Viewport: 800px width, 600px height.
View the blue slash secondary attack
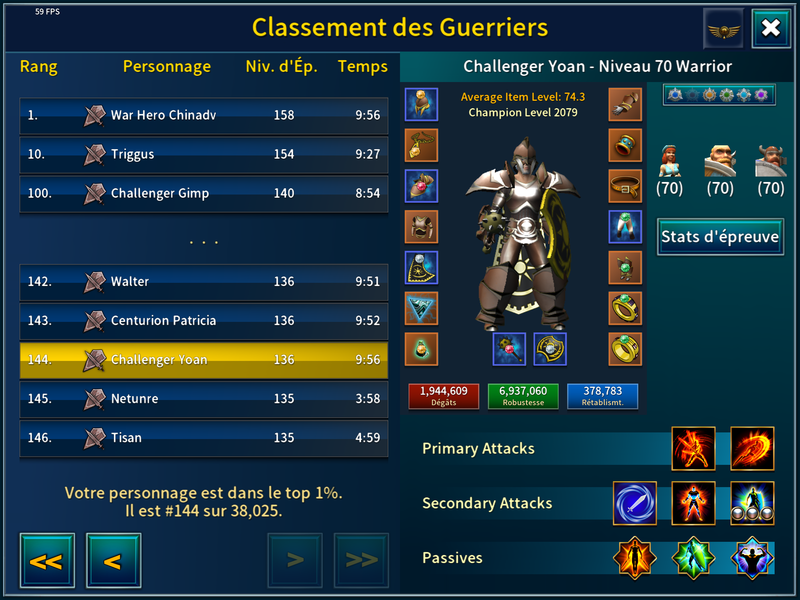coord(635,503)
